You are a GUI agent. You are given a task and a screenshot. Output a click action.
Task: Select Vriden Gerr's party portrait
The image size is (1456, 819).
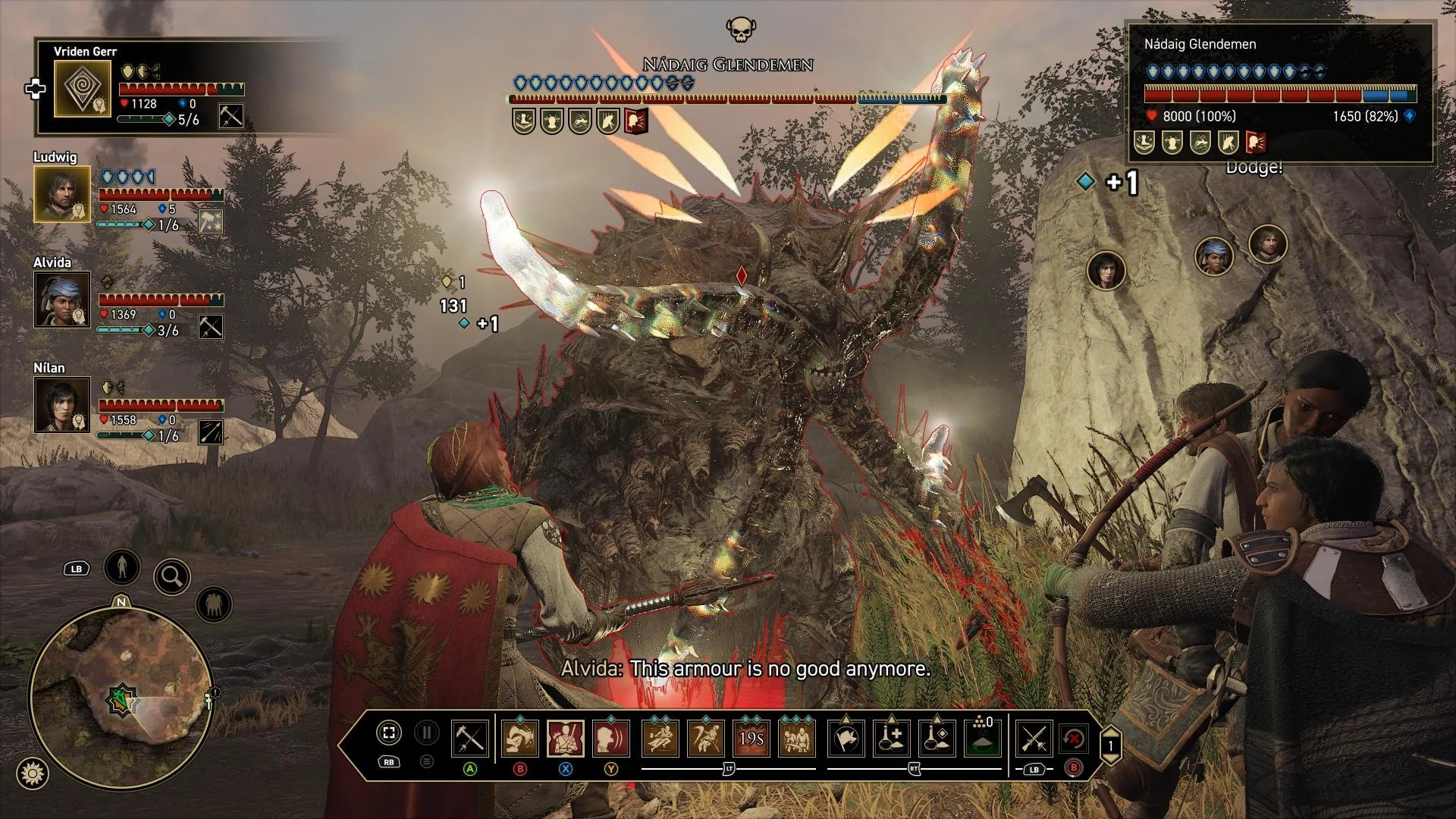click(x=83, y=89)
